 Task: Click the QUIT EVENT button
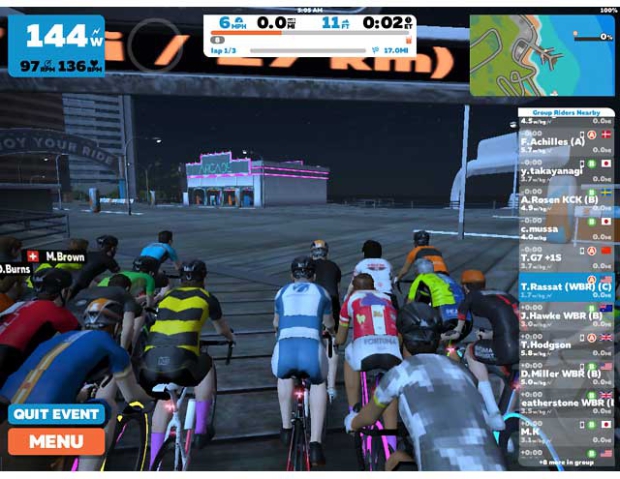tap(56, 414)
